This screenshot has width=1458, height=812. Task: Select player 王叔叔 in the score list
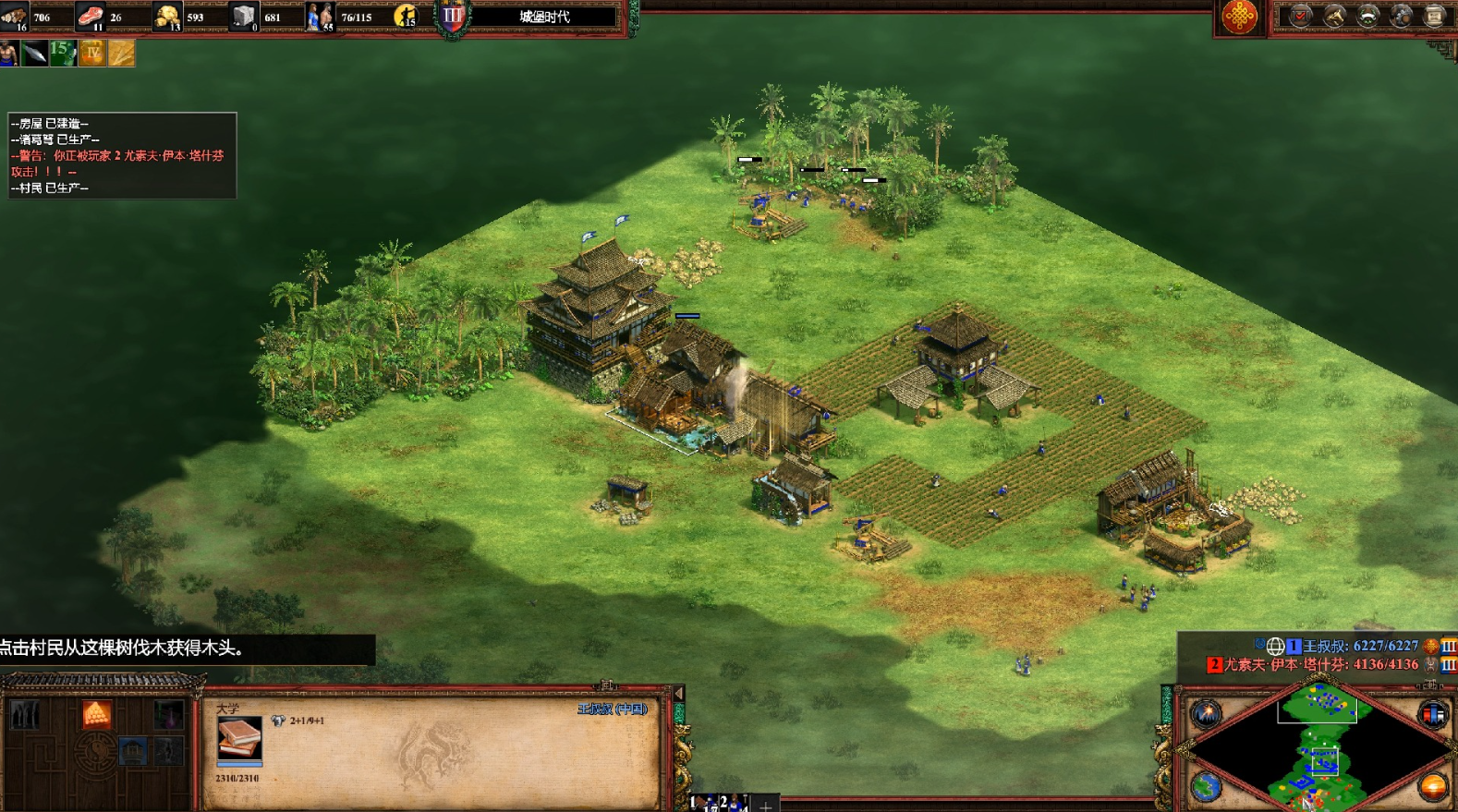(1358, 646)
